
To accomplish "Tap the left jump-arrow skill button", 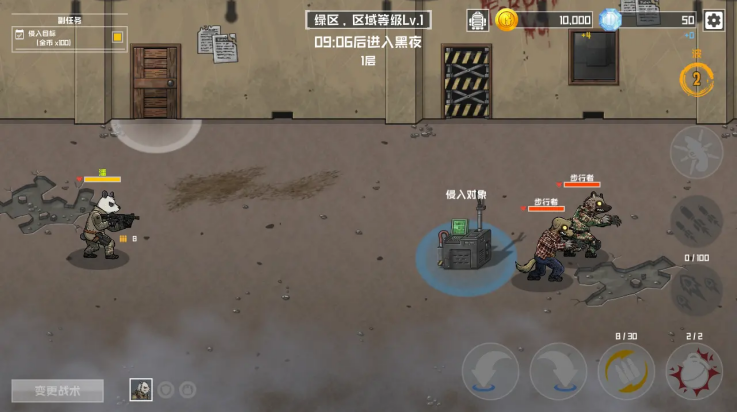I will coord(490,372).
